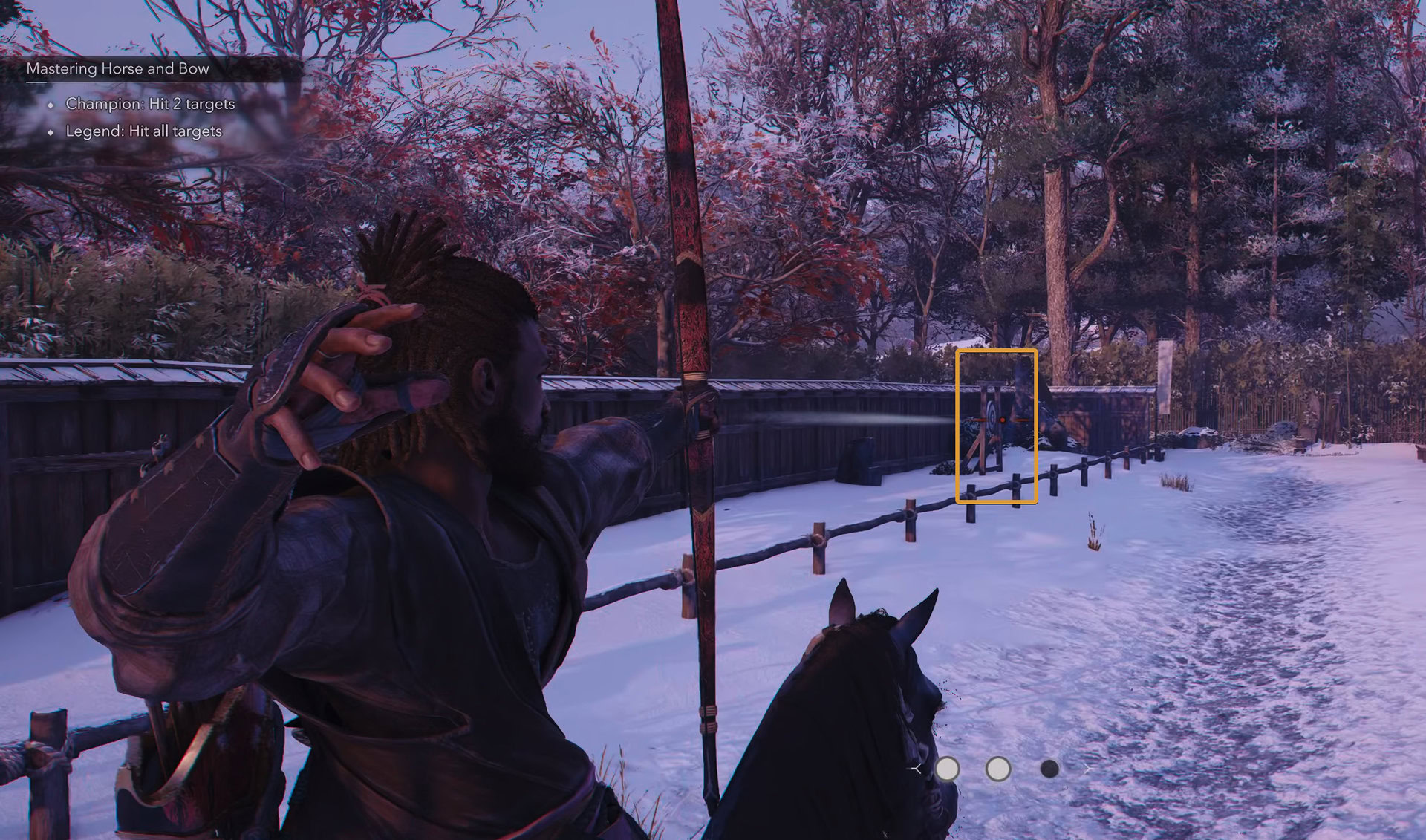1426x840 pixels.
Task: Select the Mastering Horse and Bow header
Action: coord(119,69)
